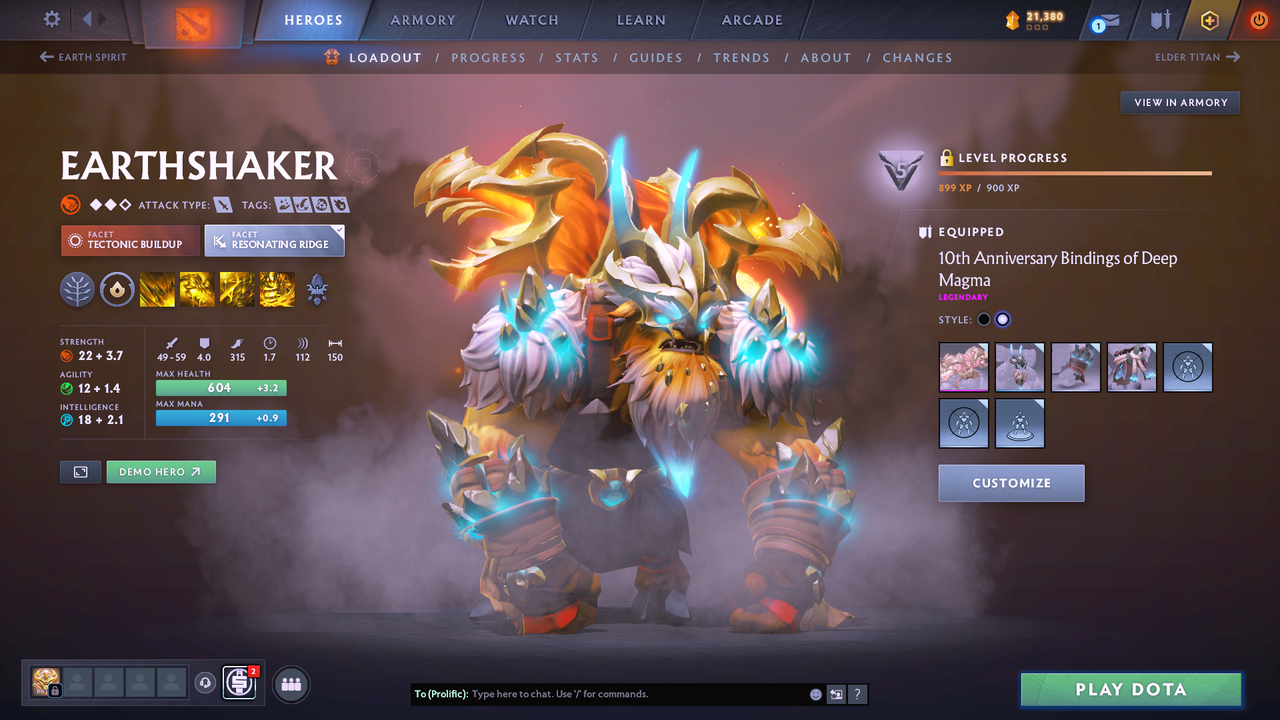Open the armory shield and sword icon
This screenshot has height=720, width=1280.
click(1161, 20)
